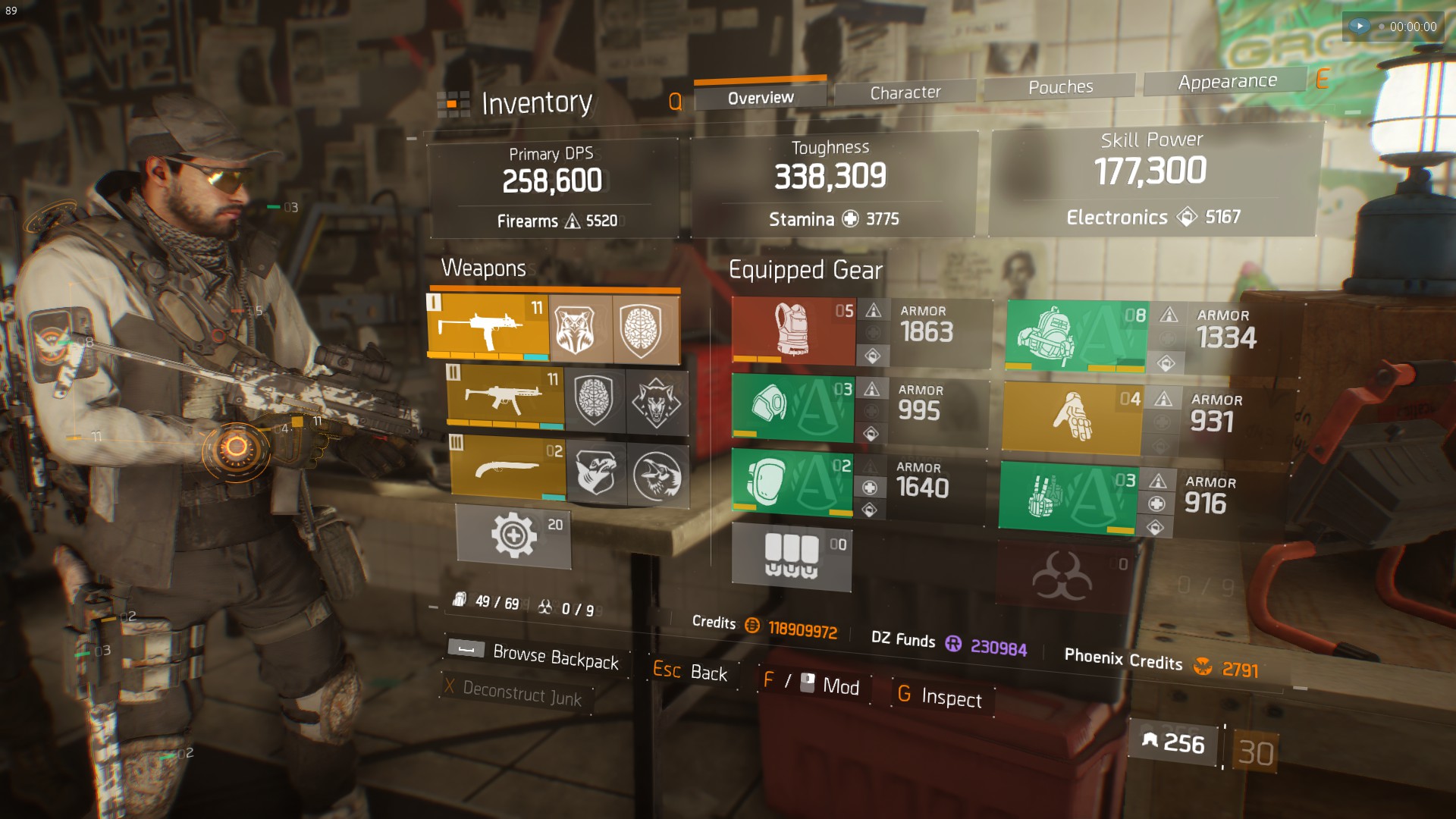Show the Overview tab
The height and width of the screenshot is (819, 1456).
point(760,98)
